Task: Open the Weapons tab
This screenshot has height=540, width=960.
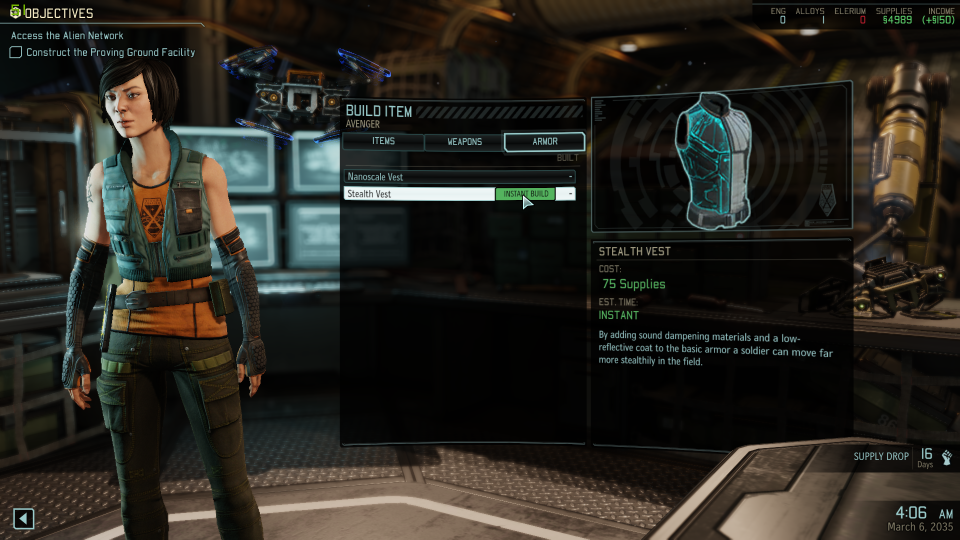Action: tap(464, 142)
